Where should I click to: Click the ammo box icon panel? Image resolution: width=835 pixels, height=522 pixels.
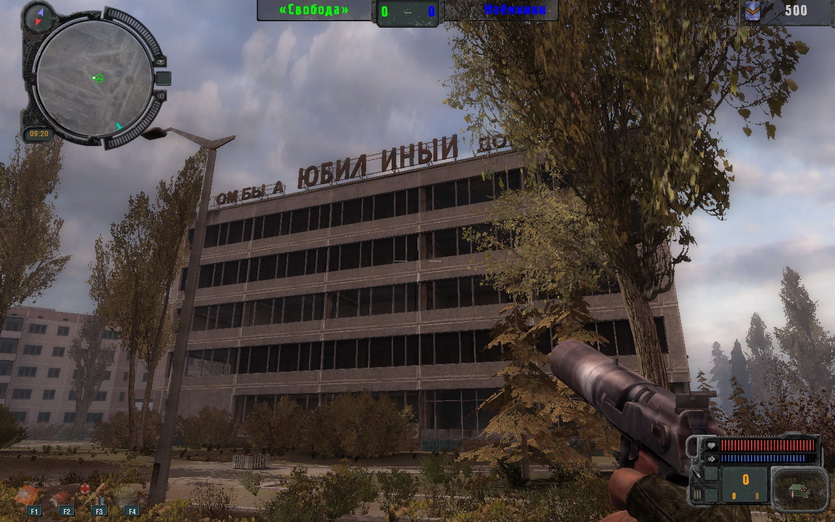[796, 486]
